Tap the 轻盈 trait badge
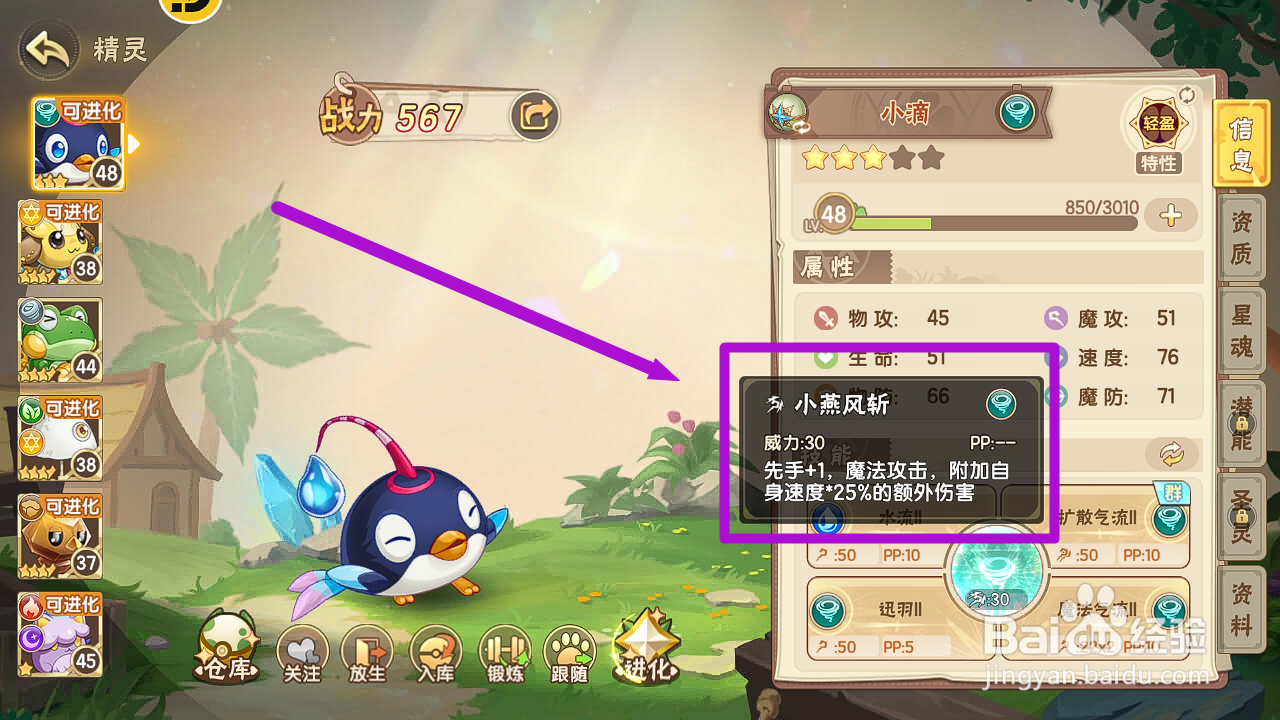 click(1158, 123)
